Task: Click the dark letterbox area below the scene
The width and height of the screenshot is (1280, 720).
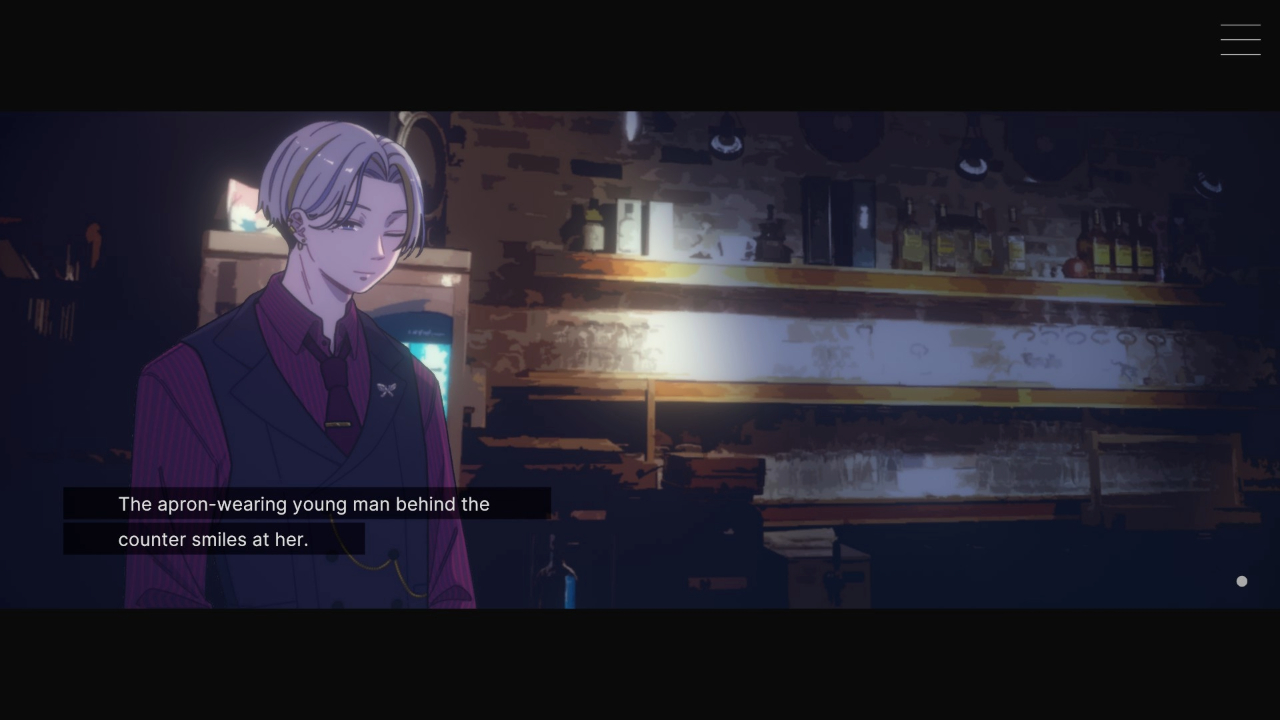Action: pyautogui.click(x=640, y=665)
